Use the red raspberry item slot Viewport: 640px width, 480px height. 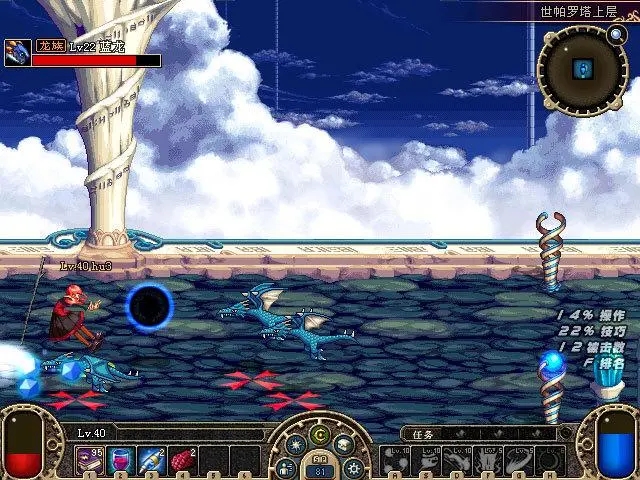[181, 460]
